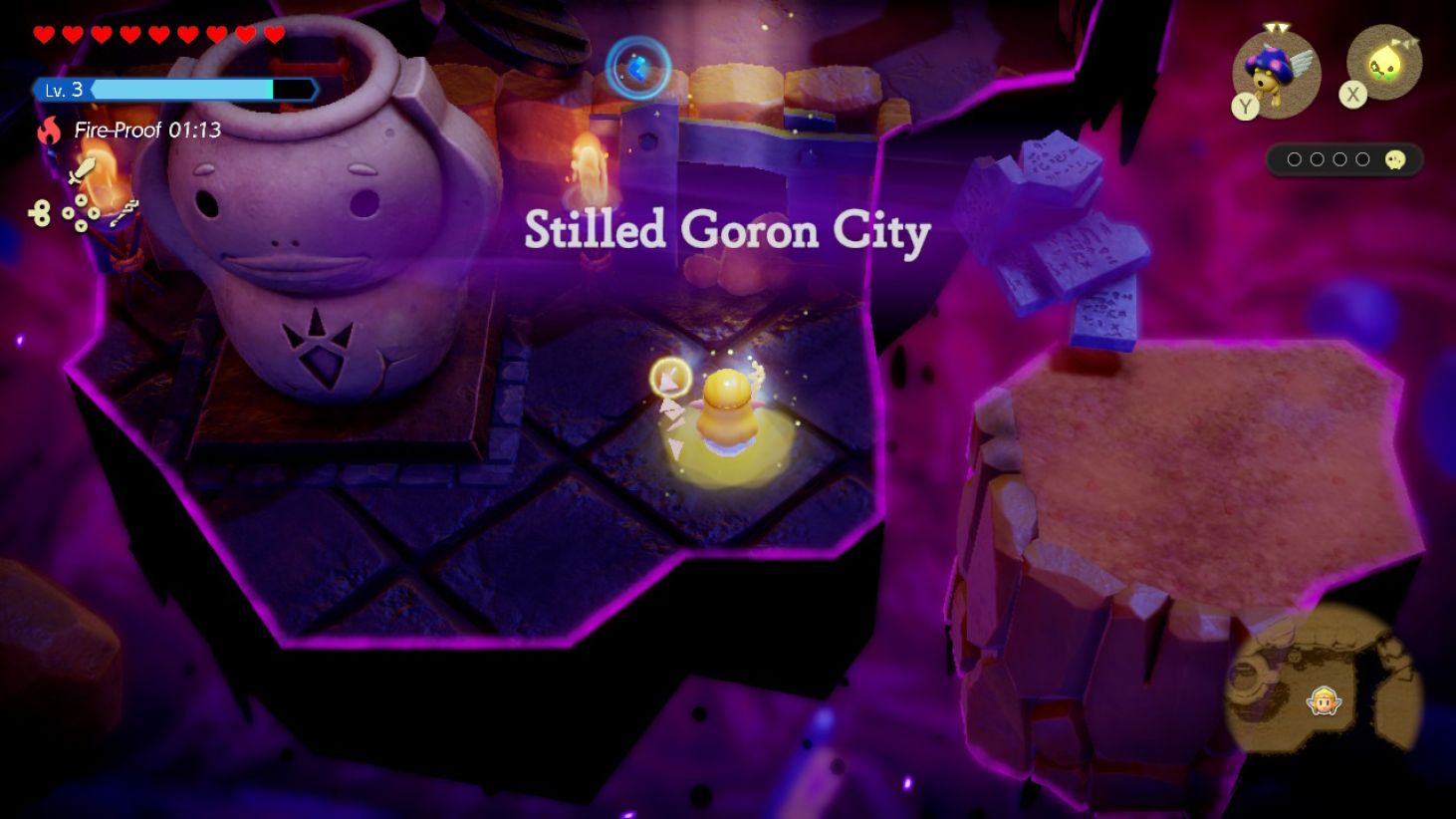The image size is (1456, 819).
Task: Click the Y button label badge
Action: [x=1245, y=107]
